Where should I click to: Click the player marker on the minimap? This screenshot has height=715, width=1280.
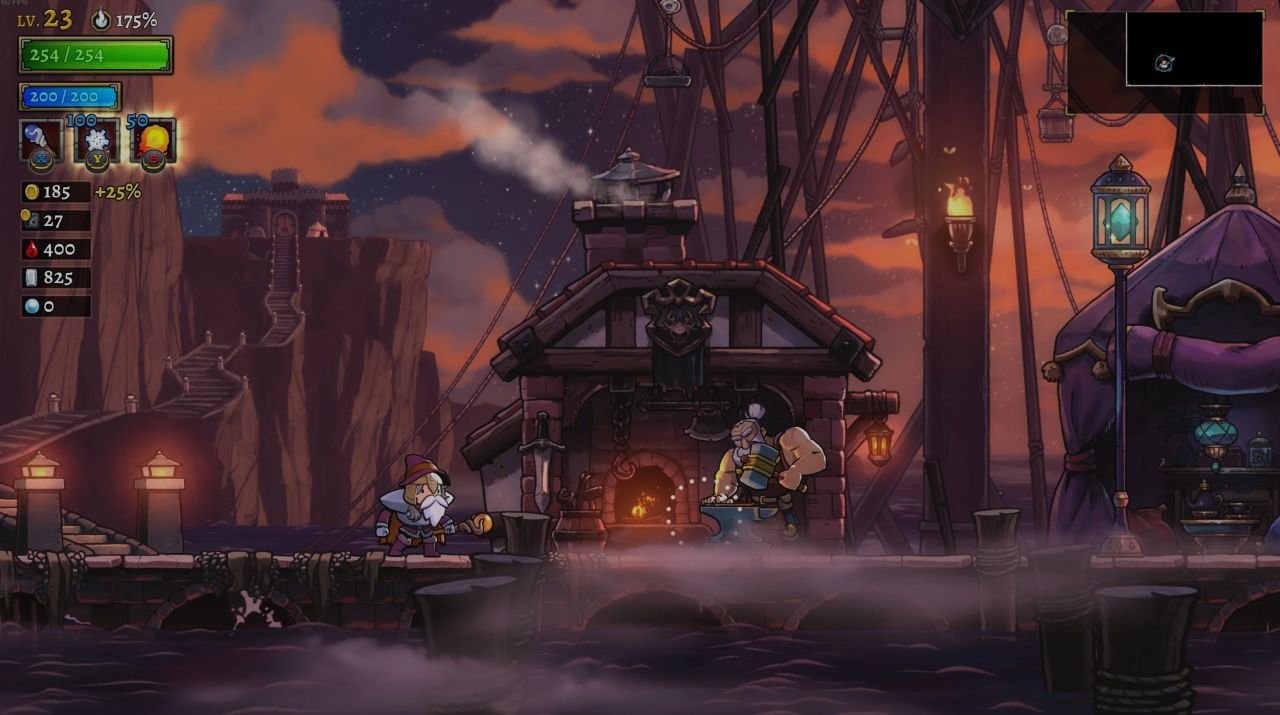pos(1164,63)
